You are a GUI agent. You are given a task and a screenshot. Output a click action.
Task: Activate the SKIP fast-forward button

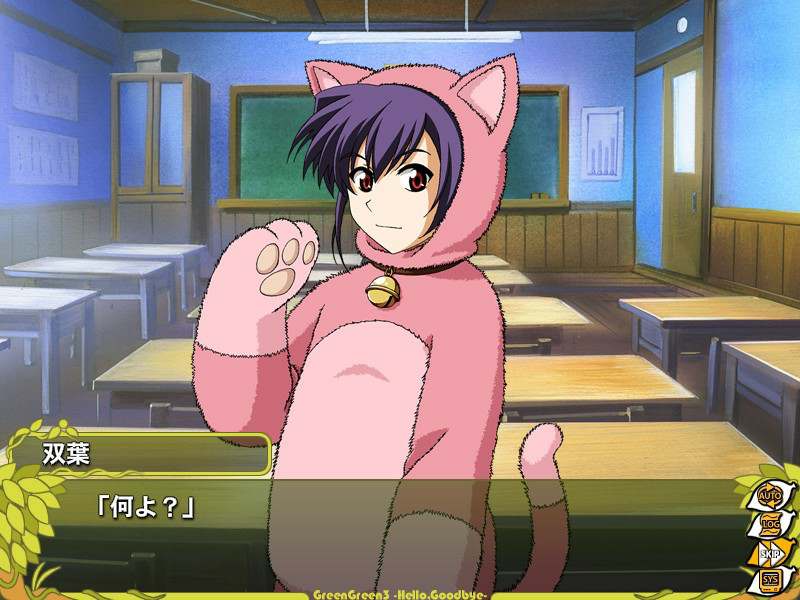769,551
